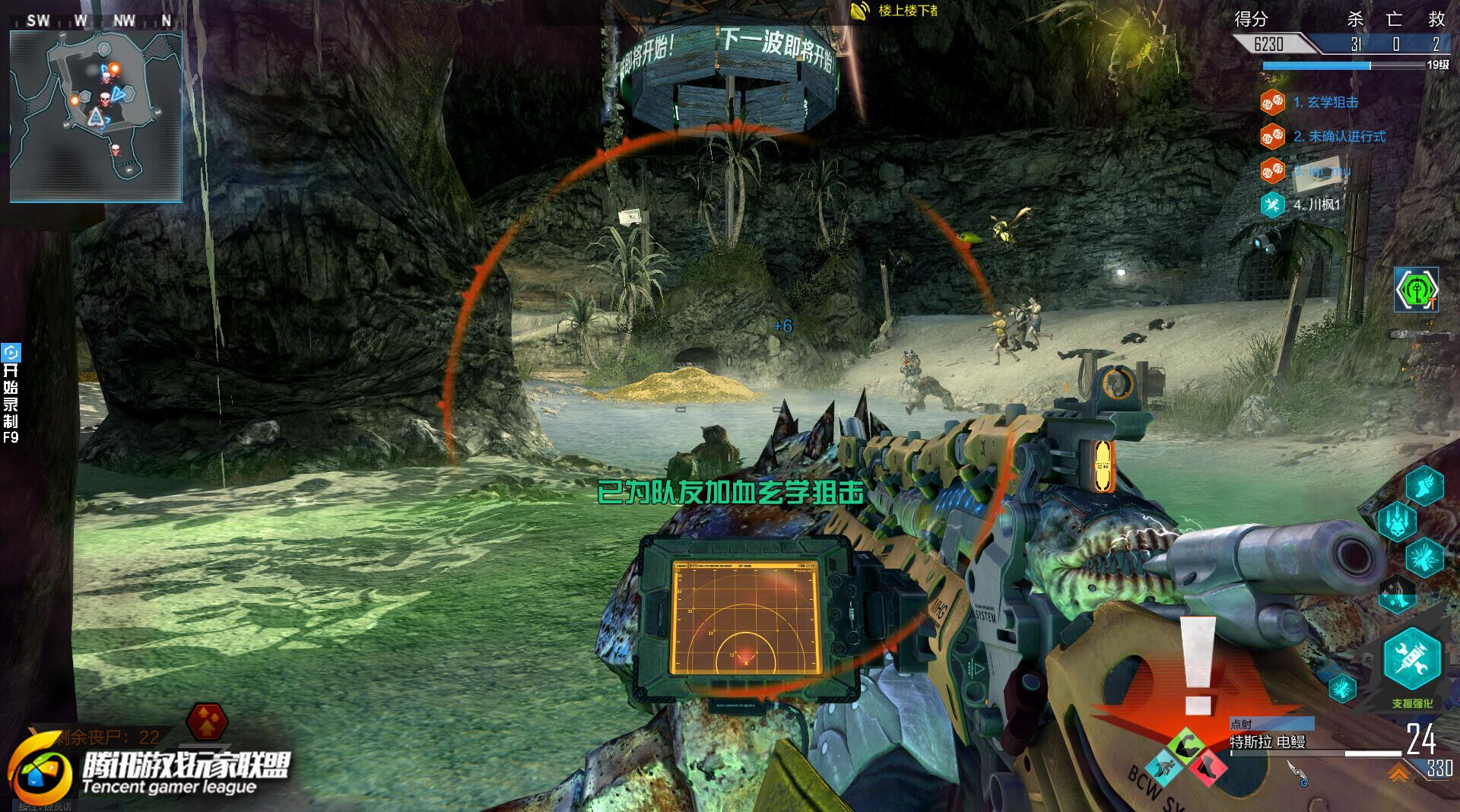This screenshot has width=1460, height=812.
Task: Select teammate 玄学狙击 in the squad list
Action: pos(1325,102)
